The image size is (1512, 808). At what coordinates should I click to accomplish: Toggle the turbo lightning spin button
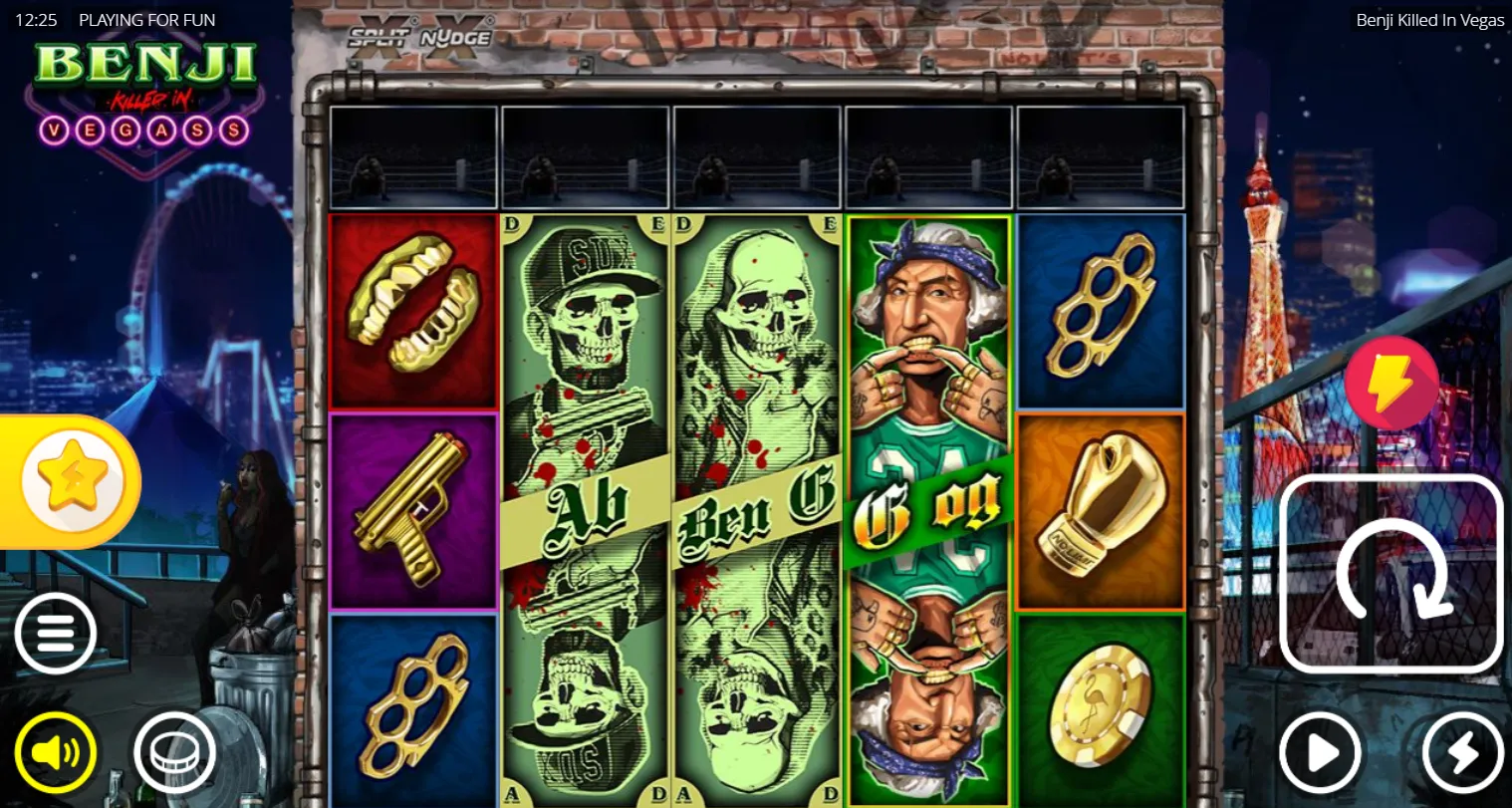1462,753
